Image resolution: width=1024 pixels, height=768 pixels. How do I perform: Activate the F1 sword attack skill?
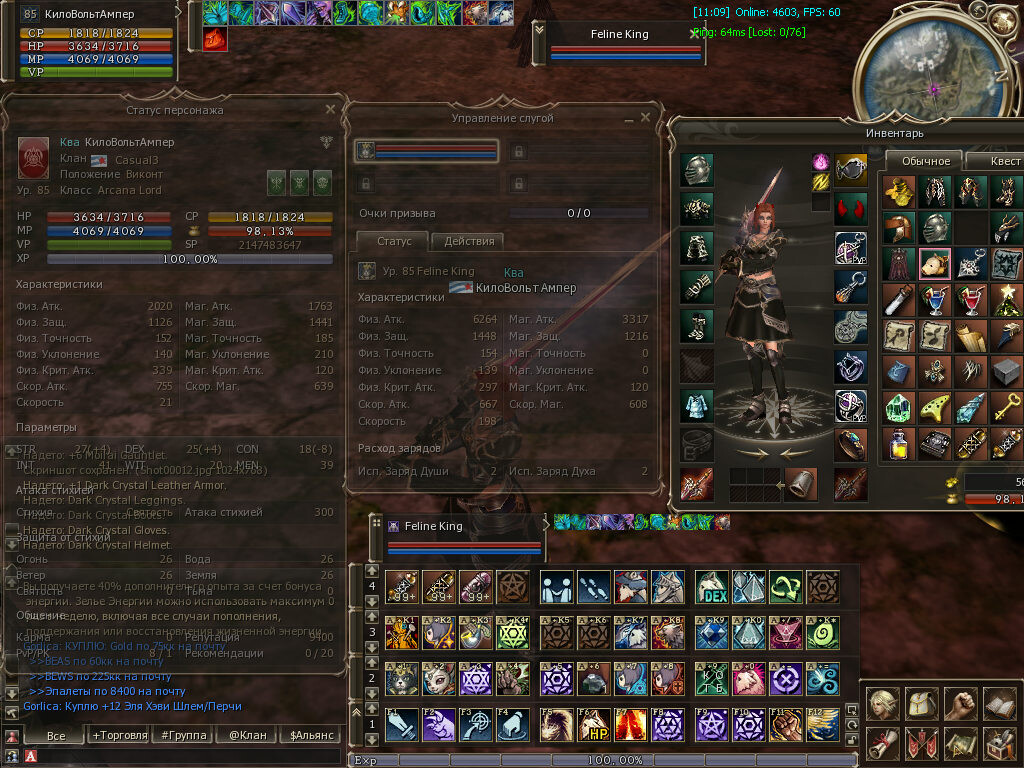tap(401, 724)
